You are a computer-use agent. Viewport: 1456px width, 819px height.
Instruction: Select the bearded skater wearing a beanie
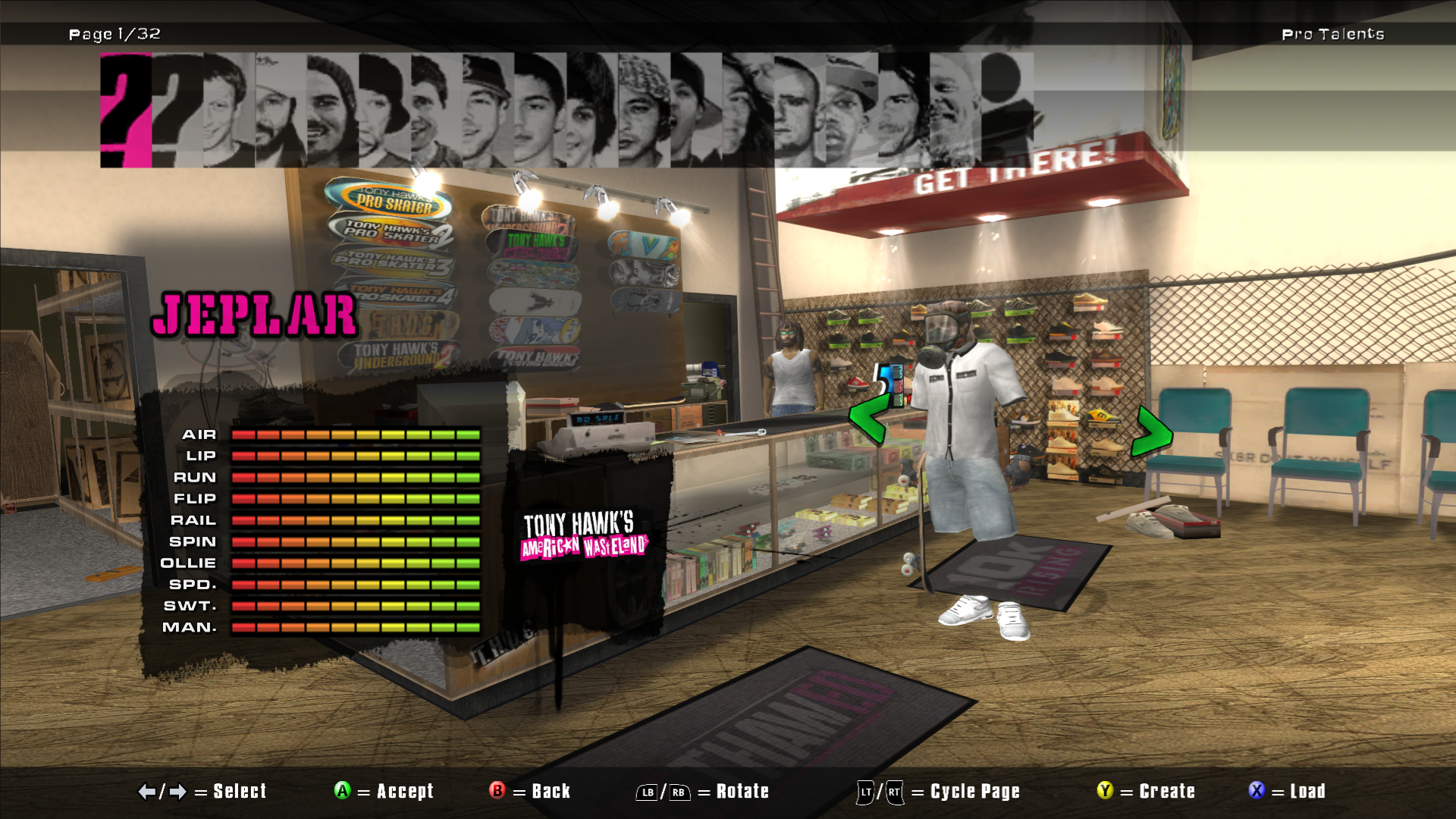coord(332,110)
